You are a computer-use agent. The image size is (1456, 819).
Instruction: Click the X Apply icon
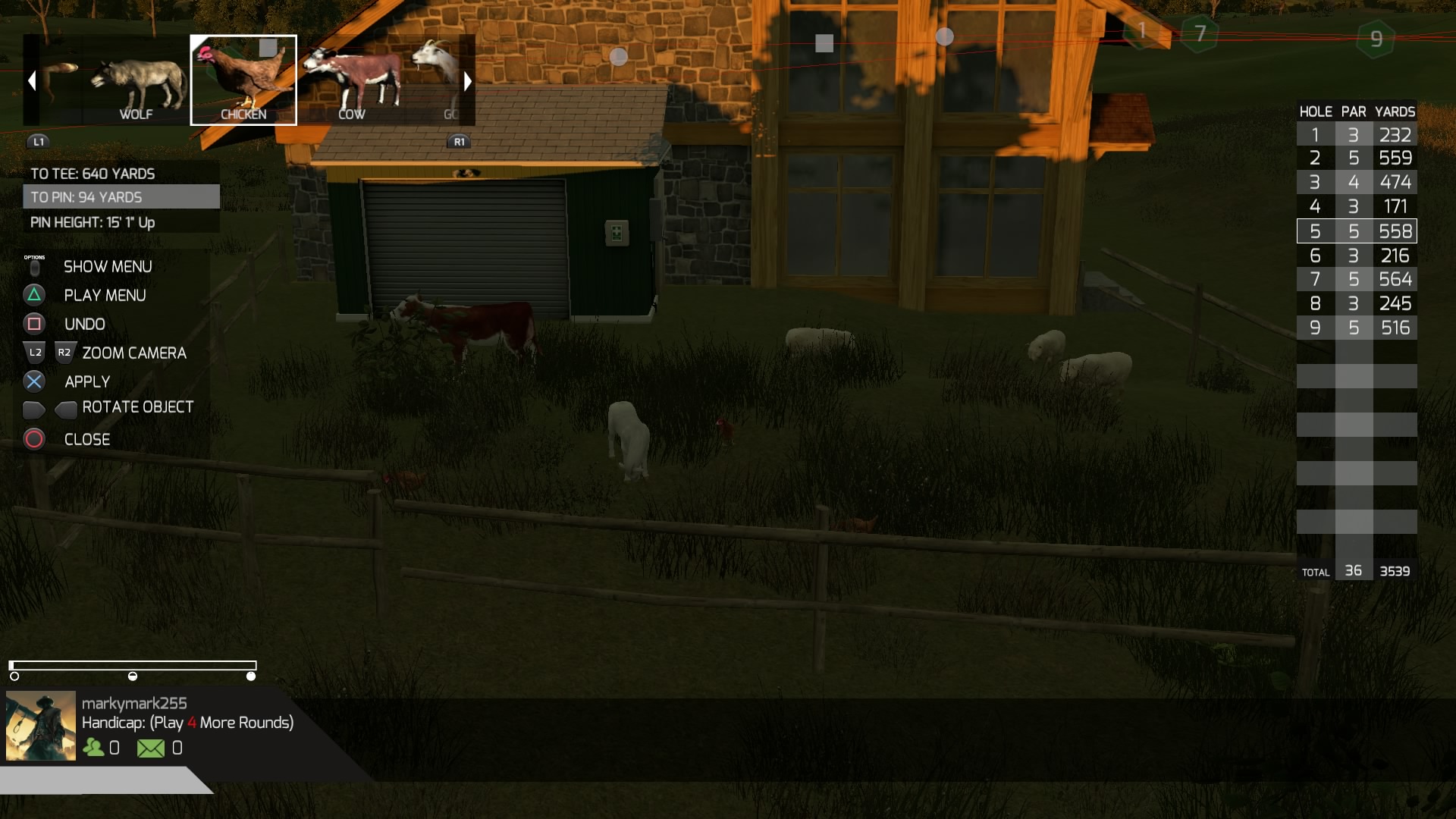(33, 381)
